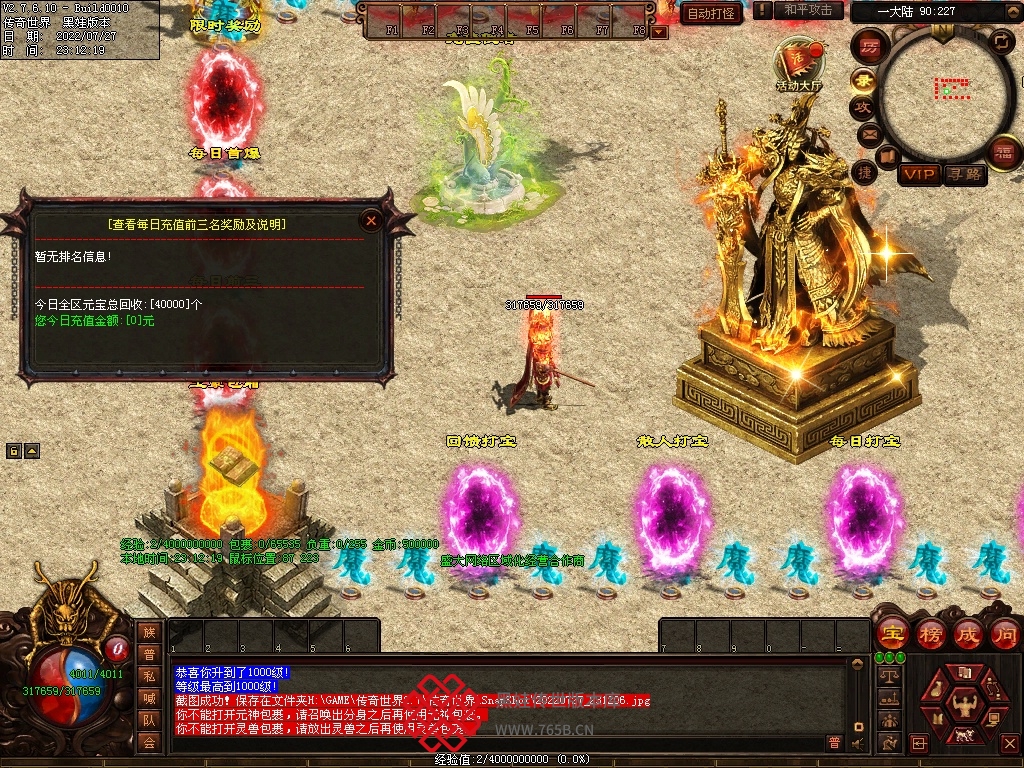Show the 榜 rankings button
This screenshot has height=768, width=1024.
pos(930,634)
